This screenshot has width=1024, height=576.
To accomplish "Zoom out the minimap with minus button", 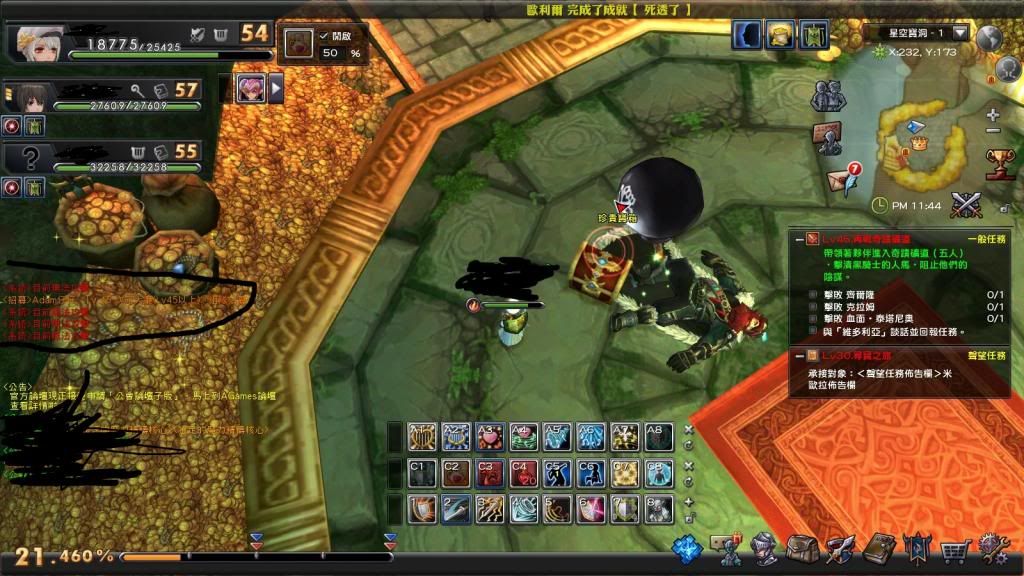I will [x=992, y=131].
